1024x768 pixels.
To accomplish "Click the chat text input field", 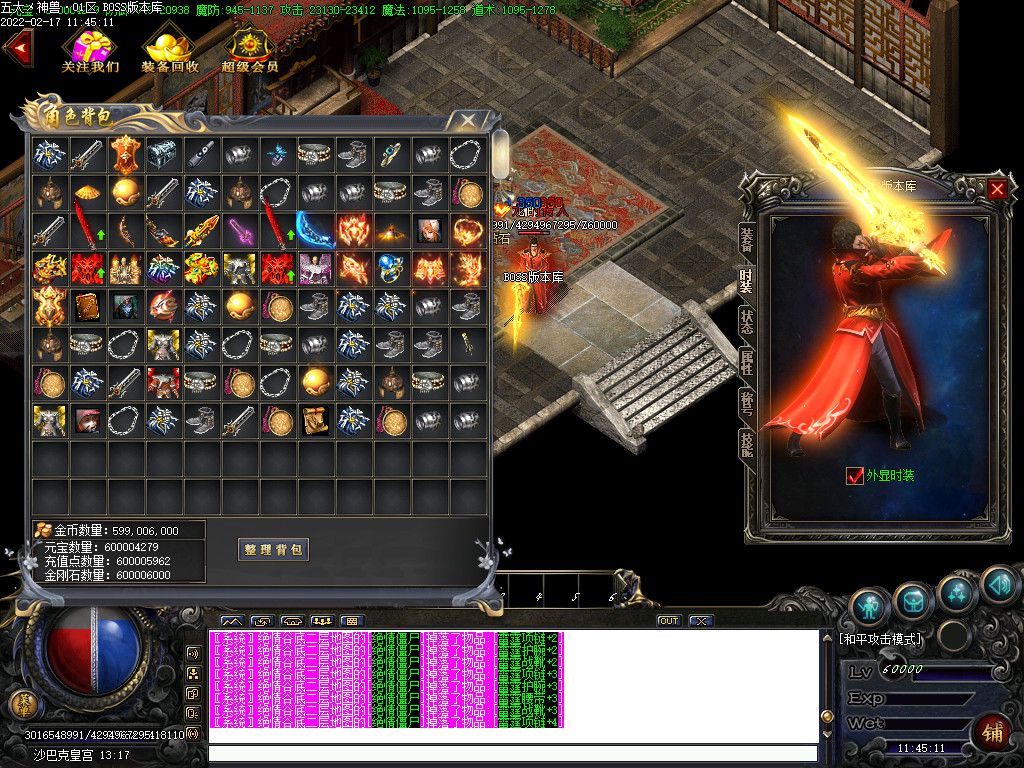I will tap(512, 753).
